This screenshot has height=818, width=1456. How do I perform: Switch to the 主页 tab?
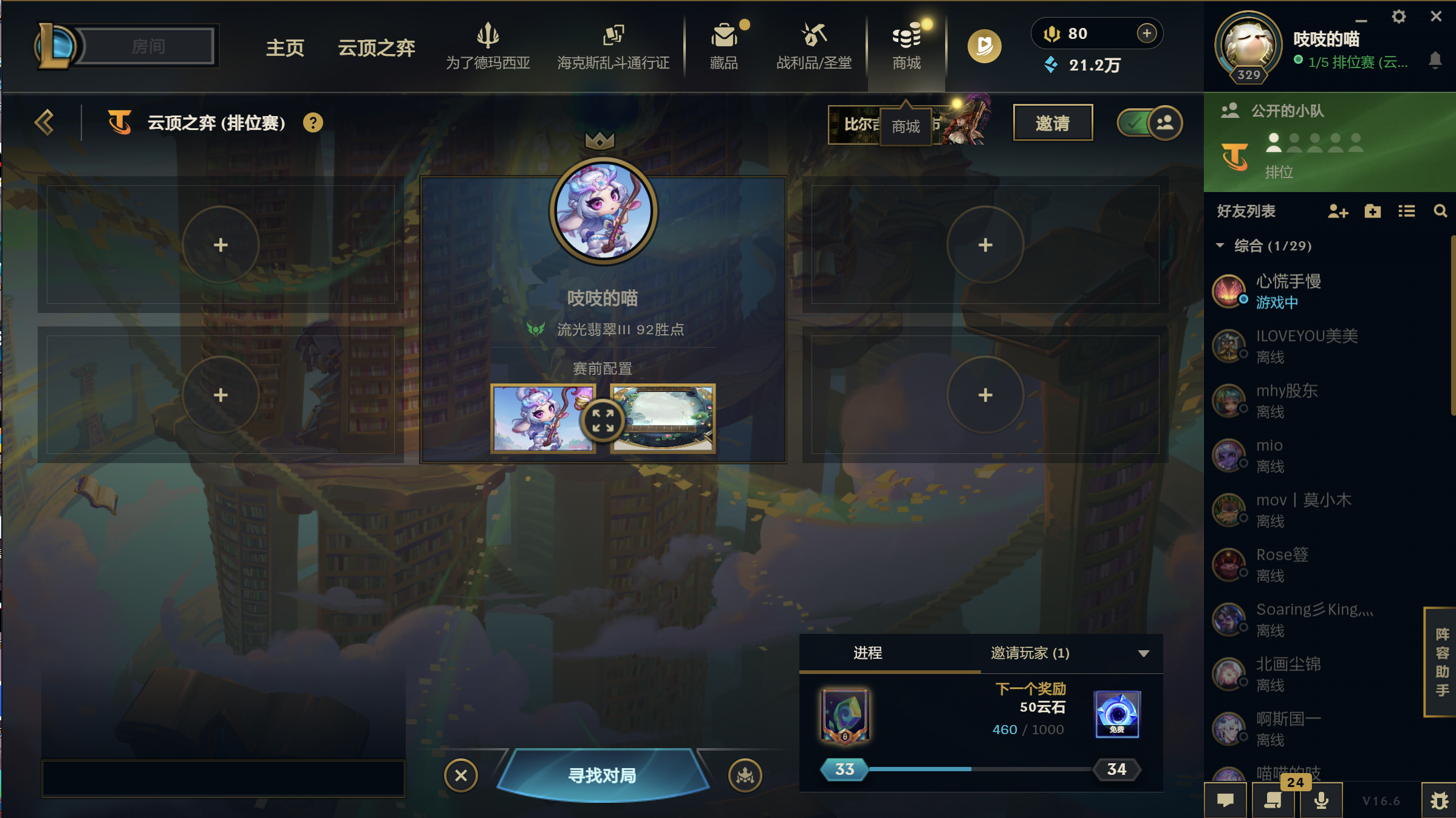[x=285, y=47]
